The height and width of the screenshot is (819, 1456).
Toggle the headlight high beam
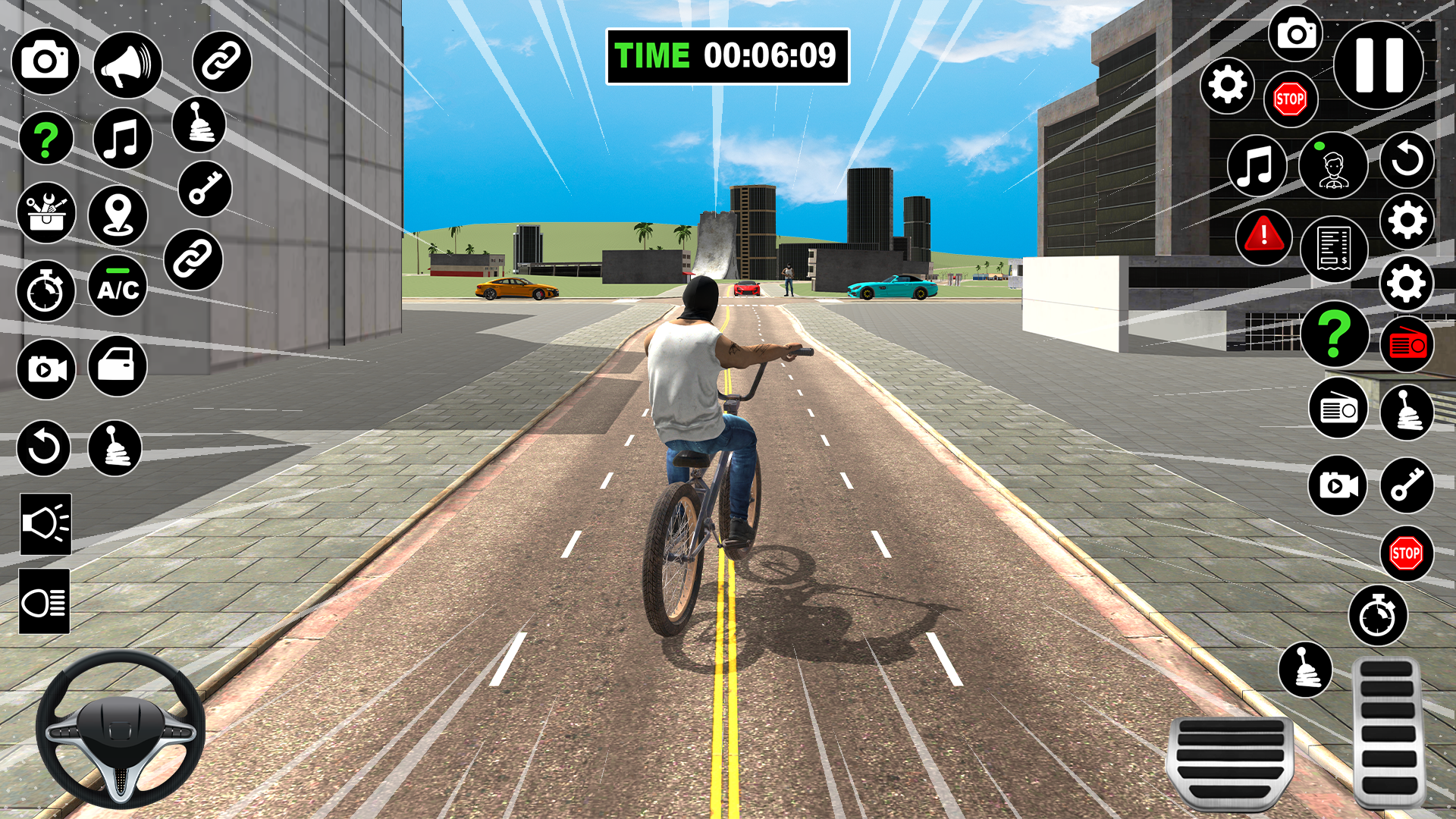pyautogui.click(x=45, y=601)
